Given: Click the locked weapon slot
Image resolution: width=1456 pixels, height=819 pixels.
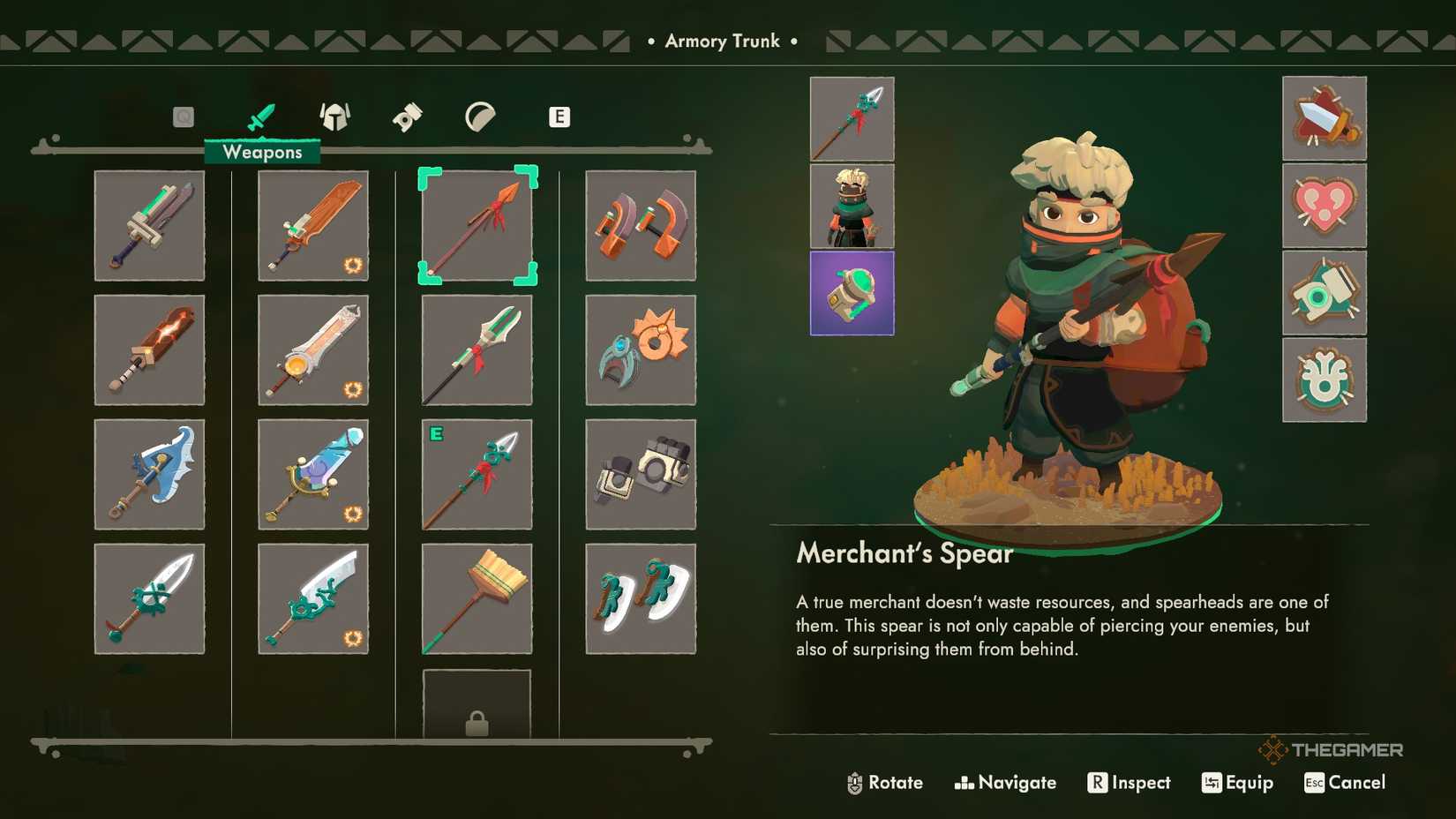Looking at the screenshot, I should tap(477, 706).
